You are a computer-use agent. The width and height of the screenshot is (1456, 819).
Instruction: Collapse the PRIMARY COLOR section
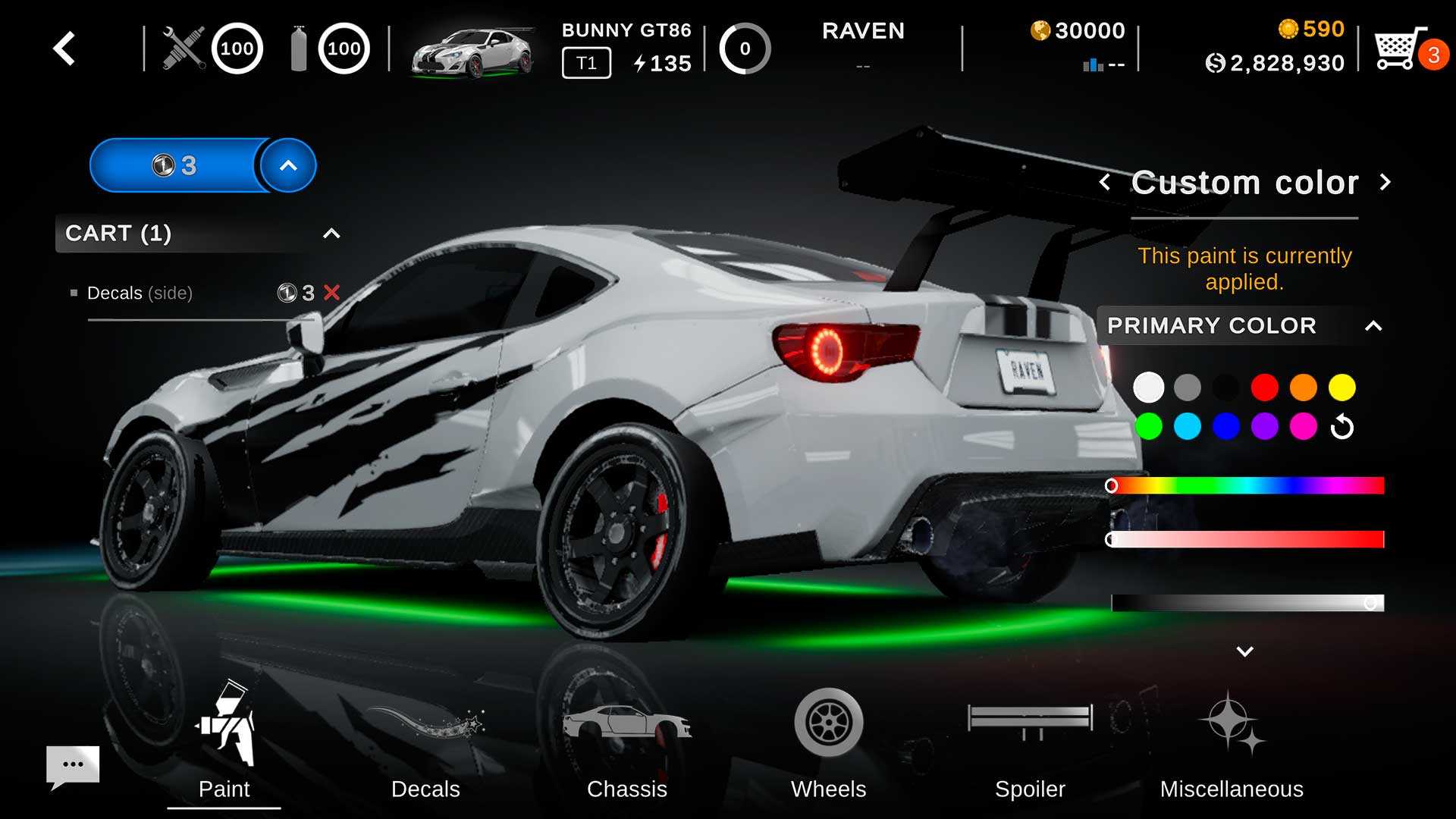[1373, 326]
